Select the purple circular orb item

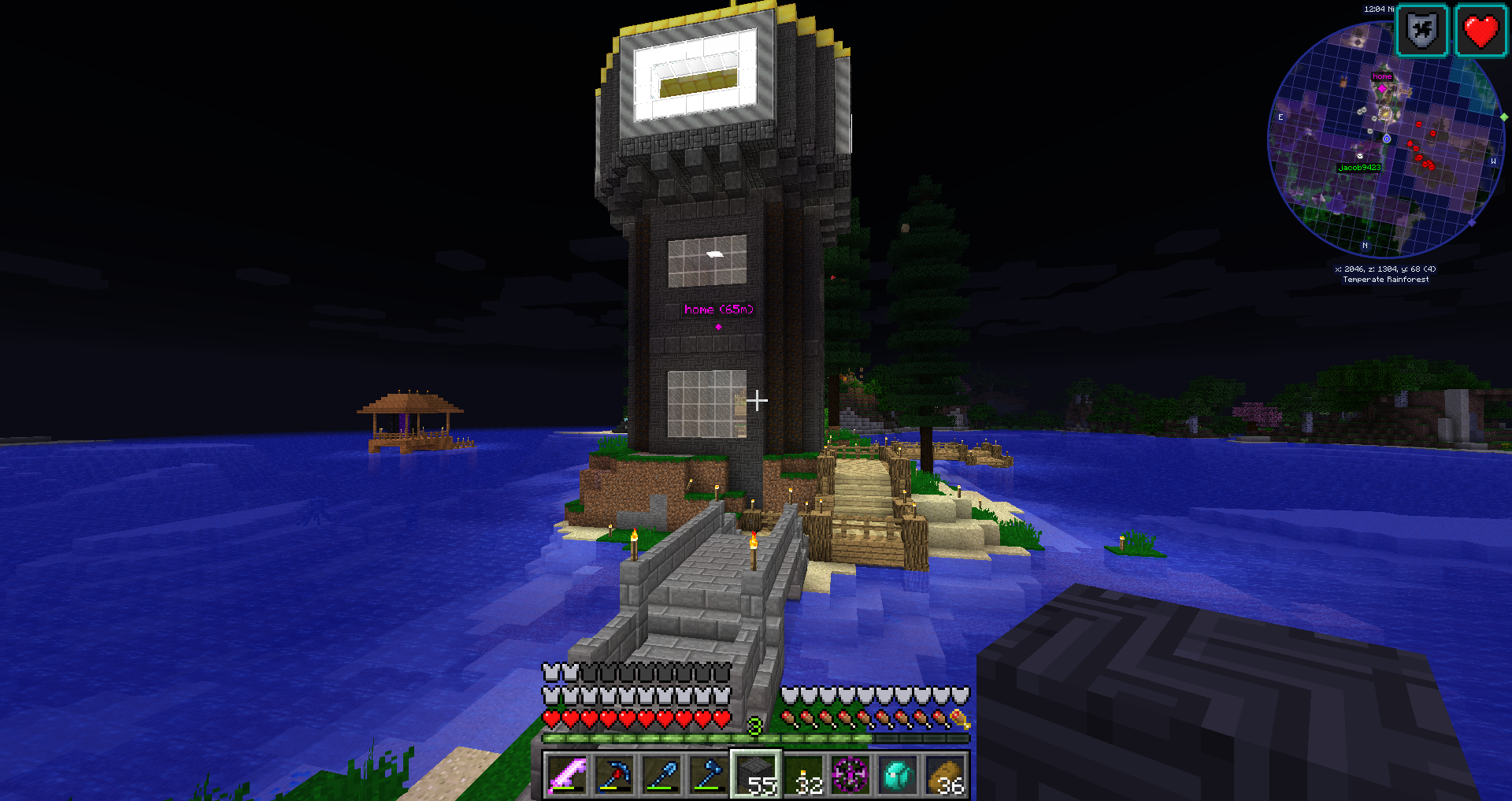click(x=851, y=774)
